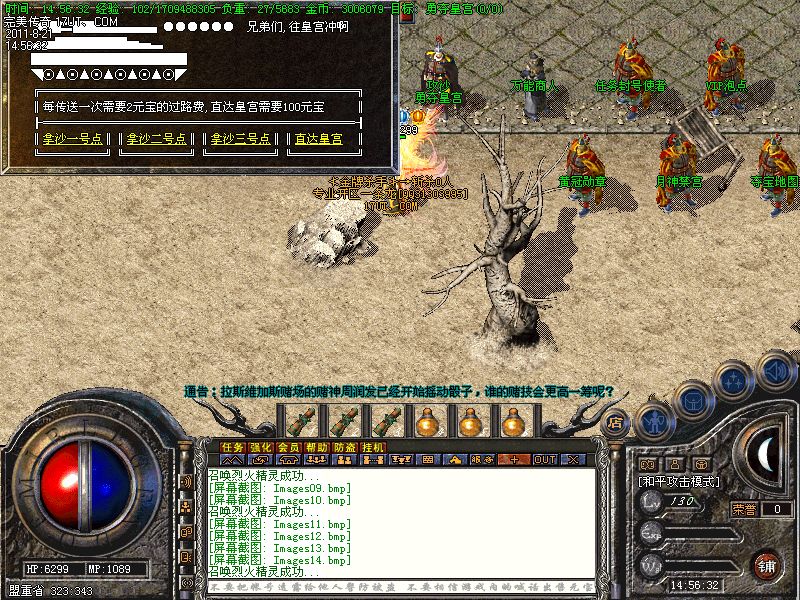This screenshot has height=600, width=800.
Task: Click the OUT button on the toolbar
Action: (544, 460)
